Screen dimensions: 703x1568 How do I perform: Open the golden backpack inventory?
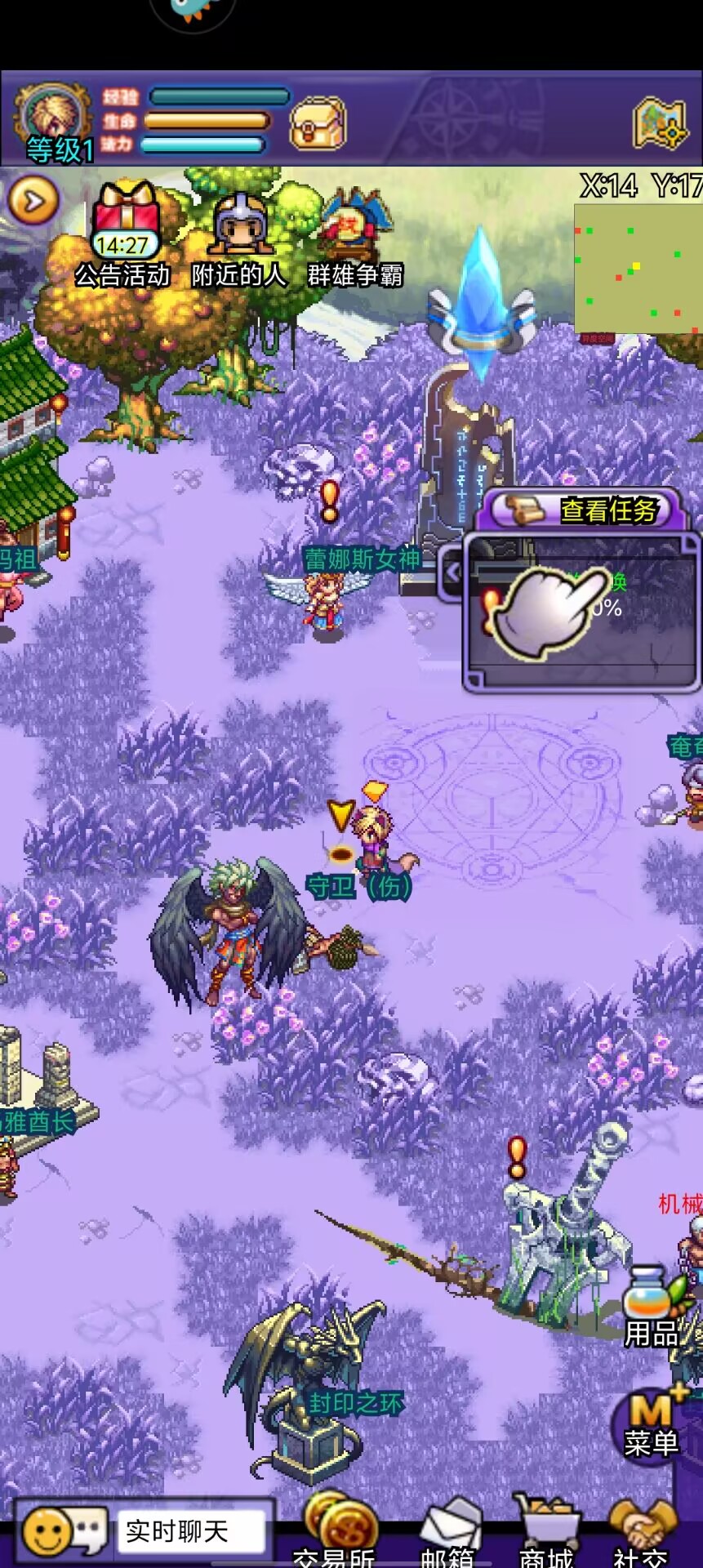318,124
